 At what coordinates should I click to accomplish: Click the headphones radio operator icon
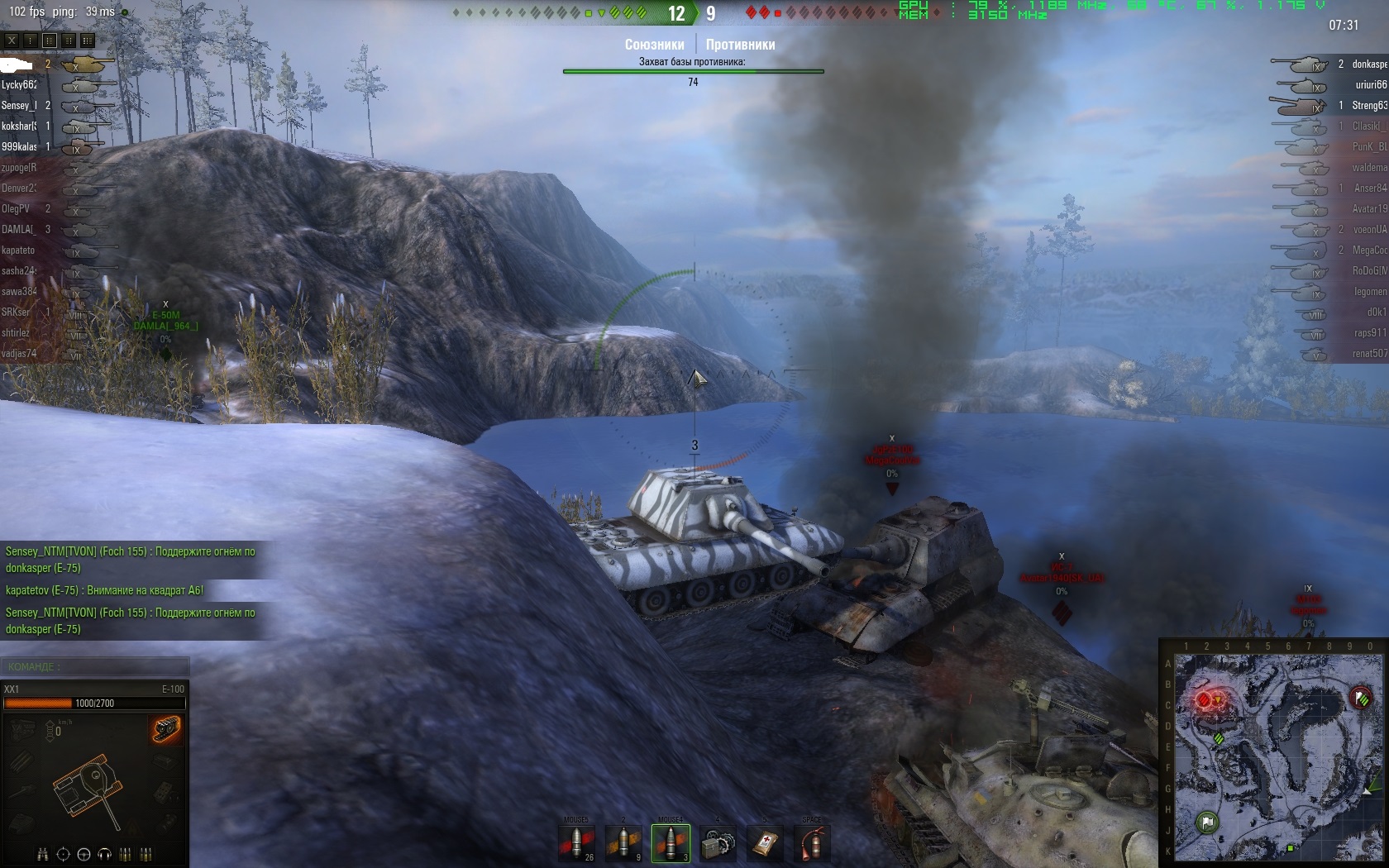[x=104, y=854]
